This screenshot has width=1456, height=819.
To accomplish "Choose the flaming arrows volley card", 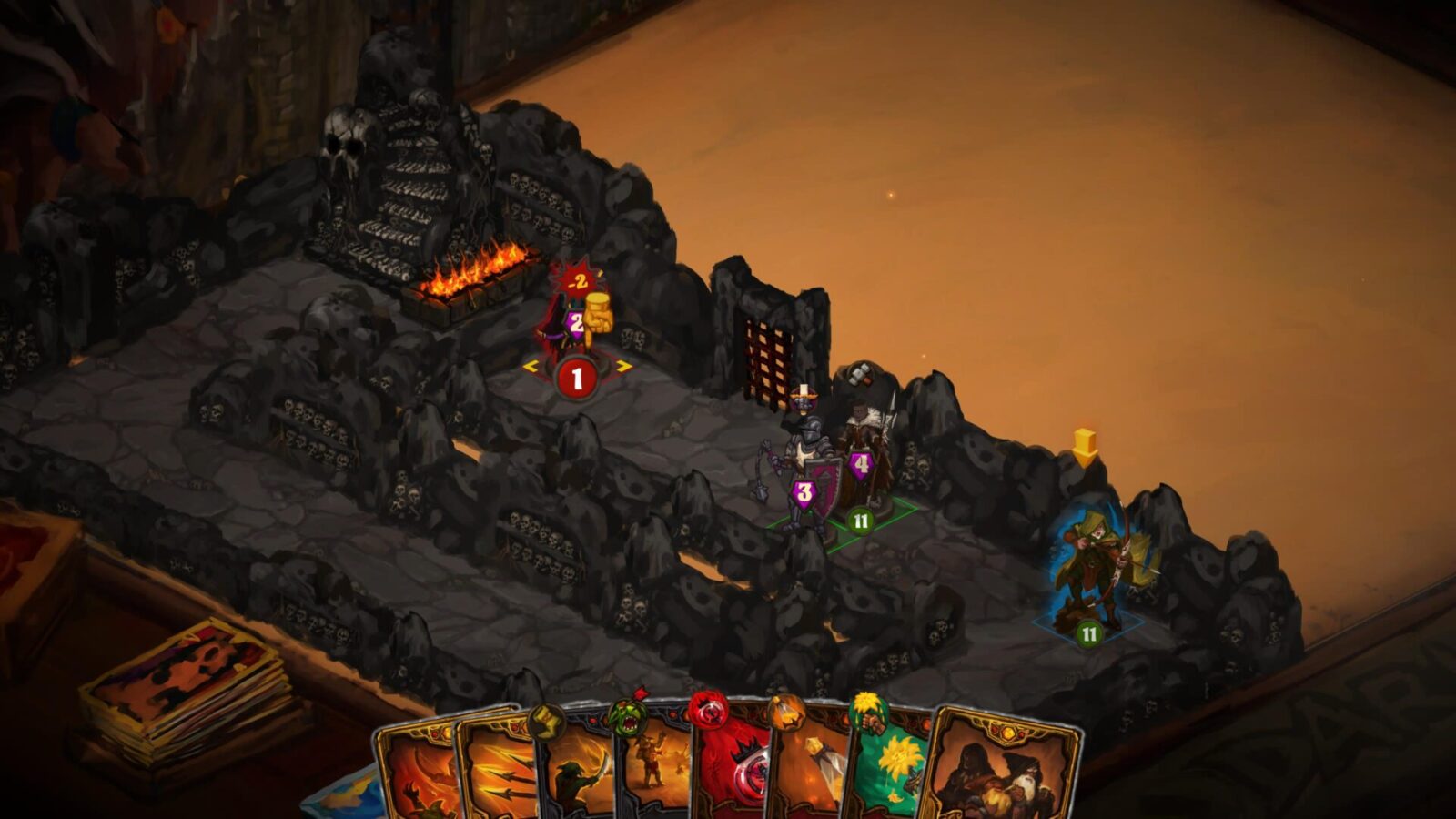I will 496,769.
